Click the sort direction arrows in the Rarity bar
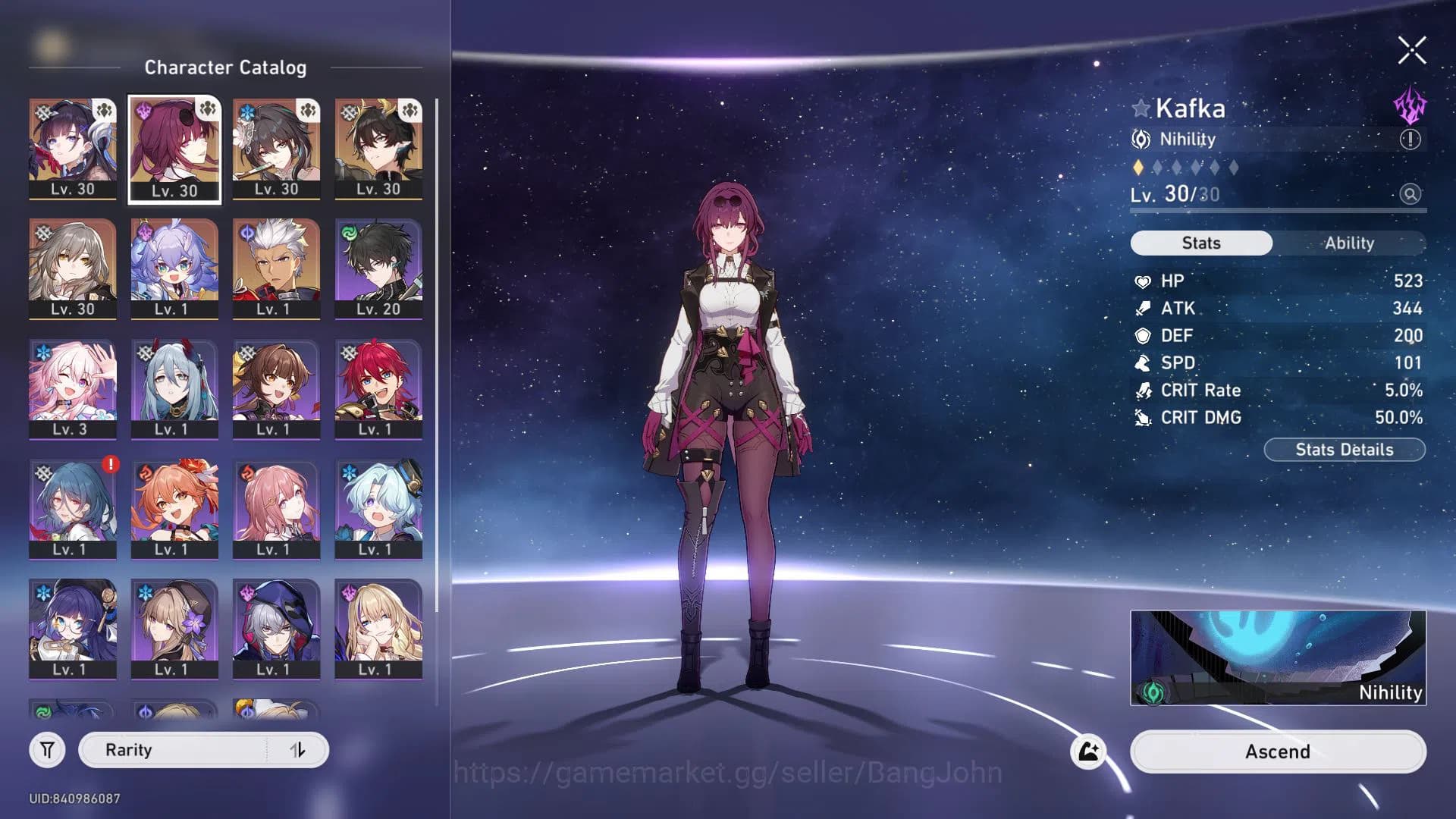 point(299,749)
